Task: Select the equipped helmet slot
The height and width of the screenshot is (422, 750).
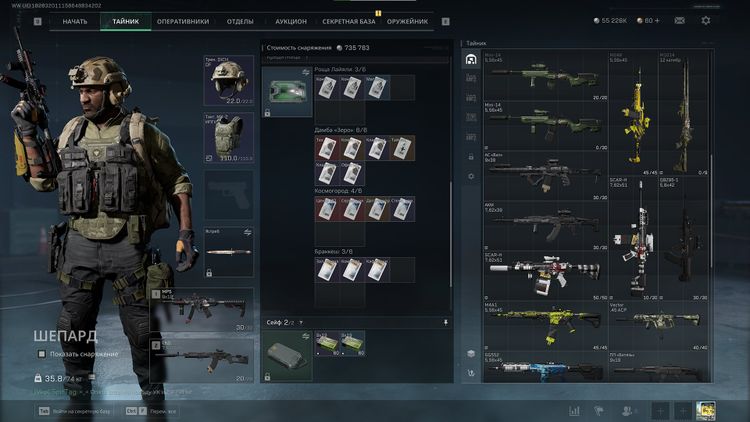Action: coord(229,81)
